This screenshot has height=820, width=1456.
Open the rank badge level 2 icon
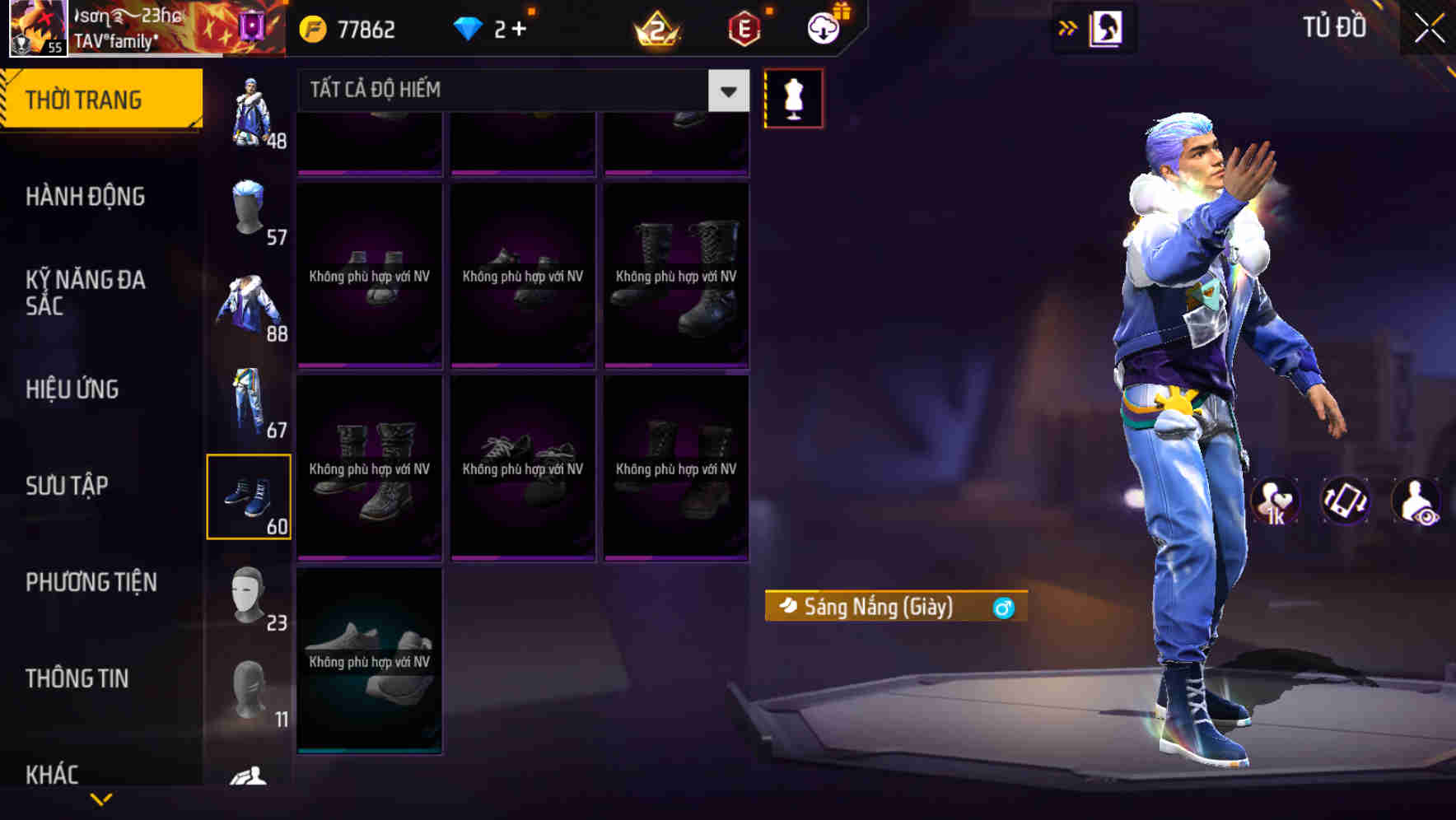655,27
